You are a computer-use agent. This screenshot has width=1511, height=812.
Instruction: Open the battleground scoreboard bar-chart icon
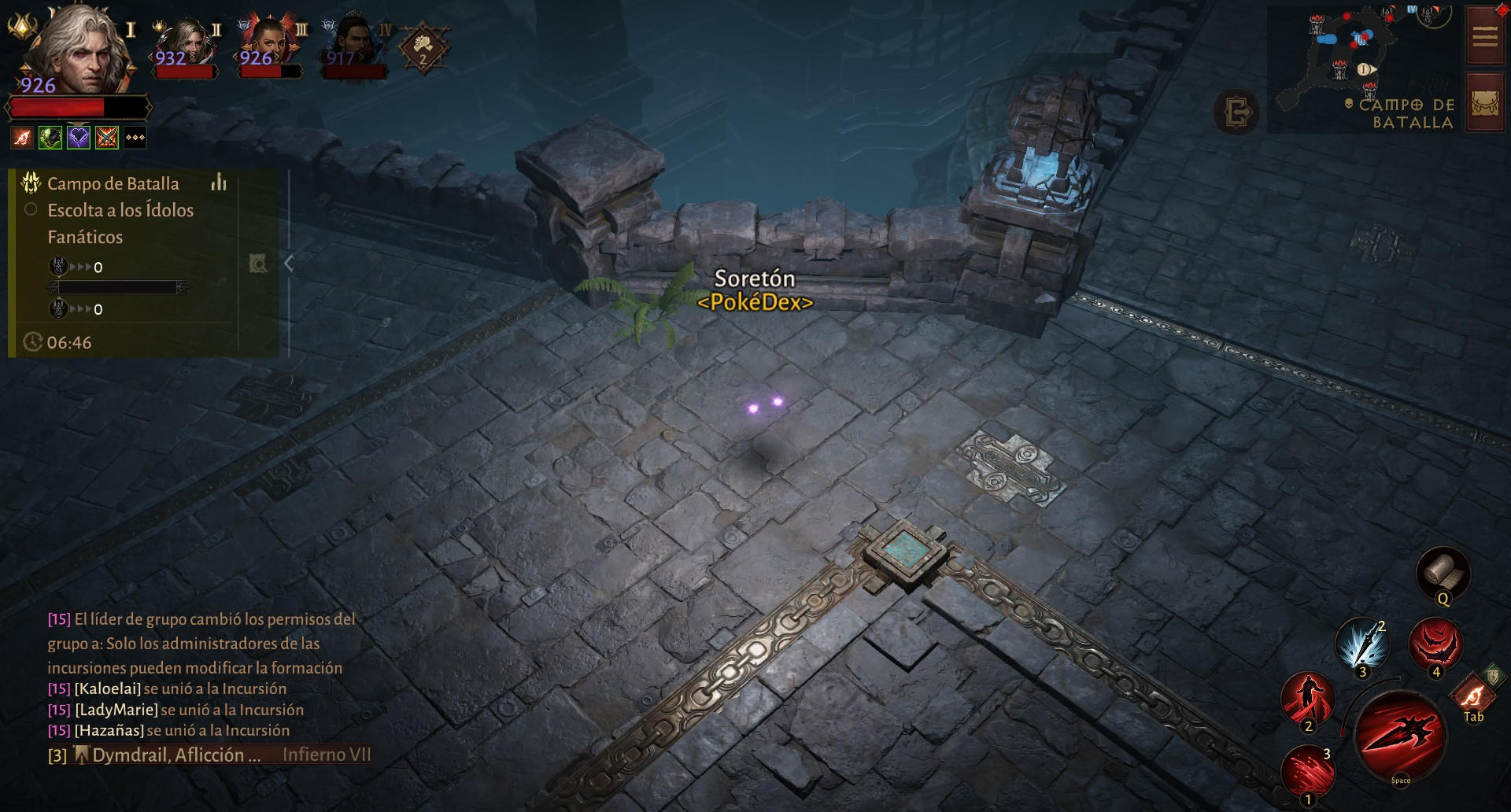click(x=218, y=183)
